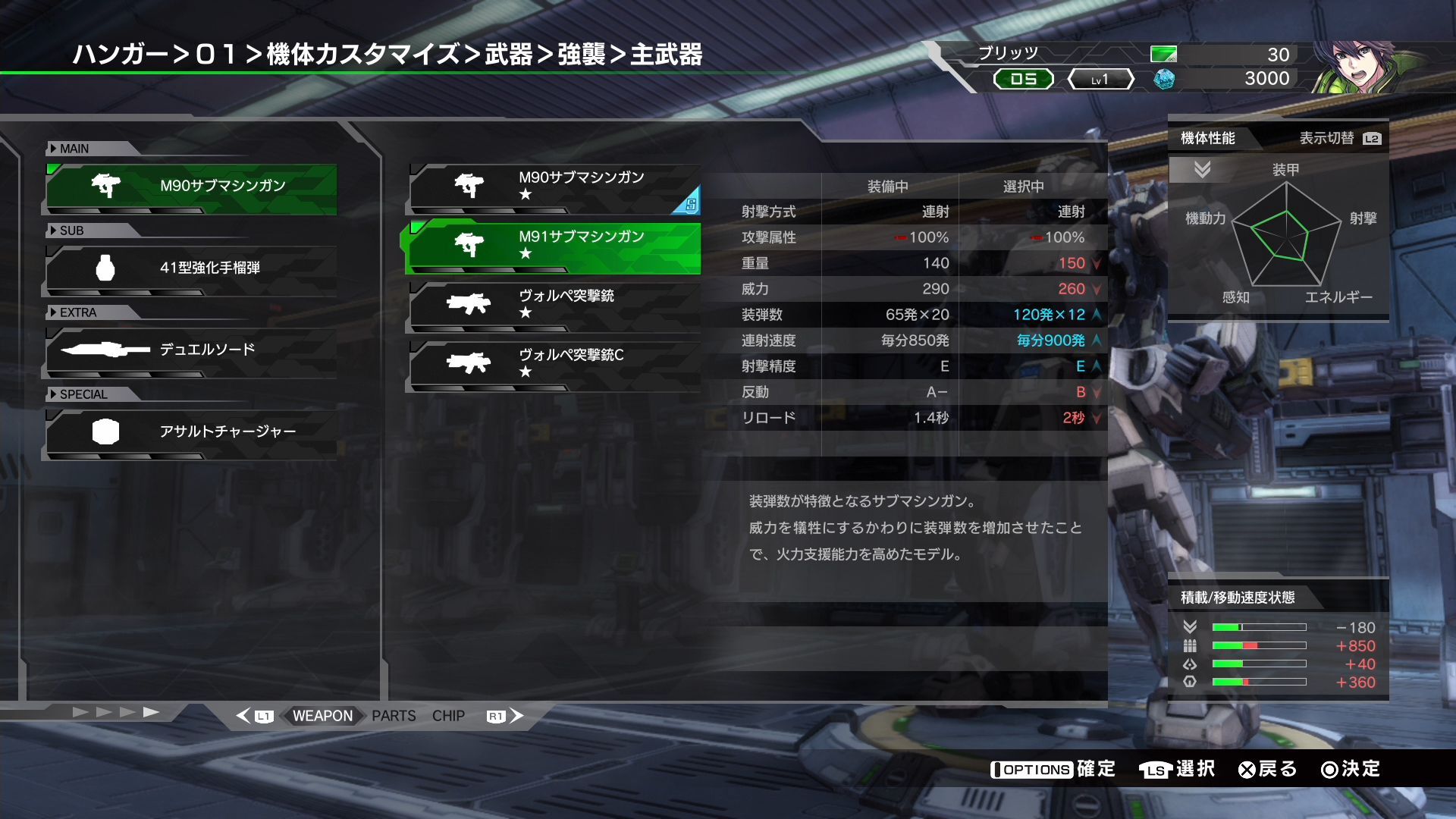
Task: Click the crystal currency icon near 3000
Action: [1163, 78]
